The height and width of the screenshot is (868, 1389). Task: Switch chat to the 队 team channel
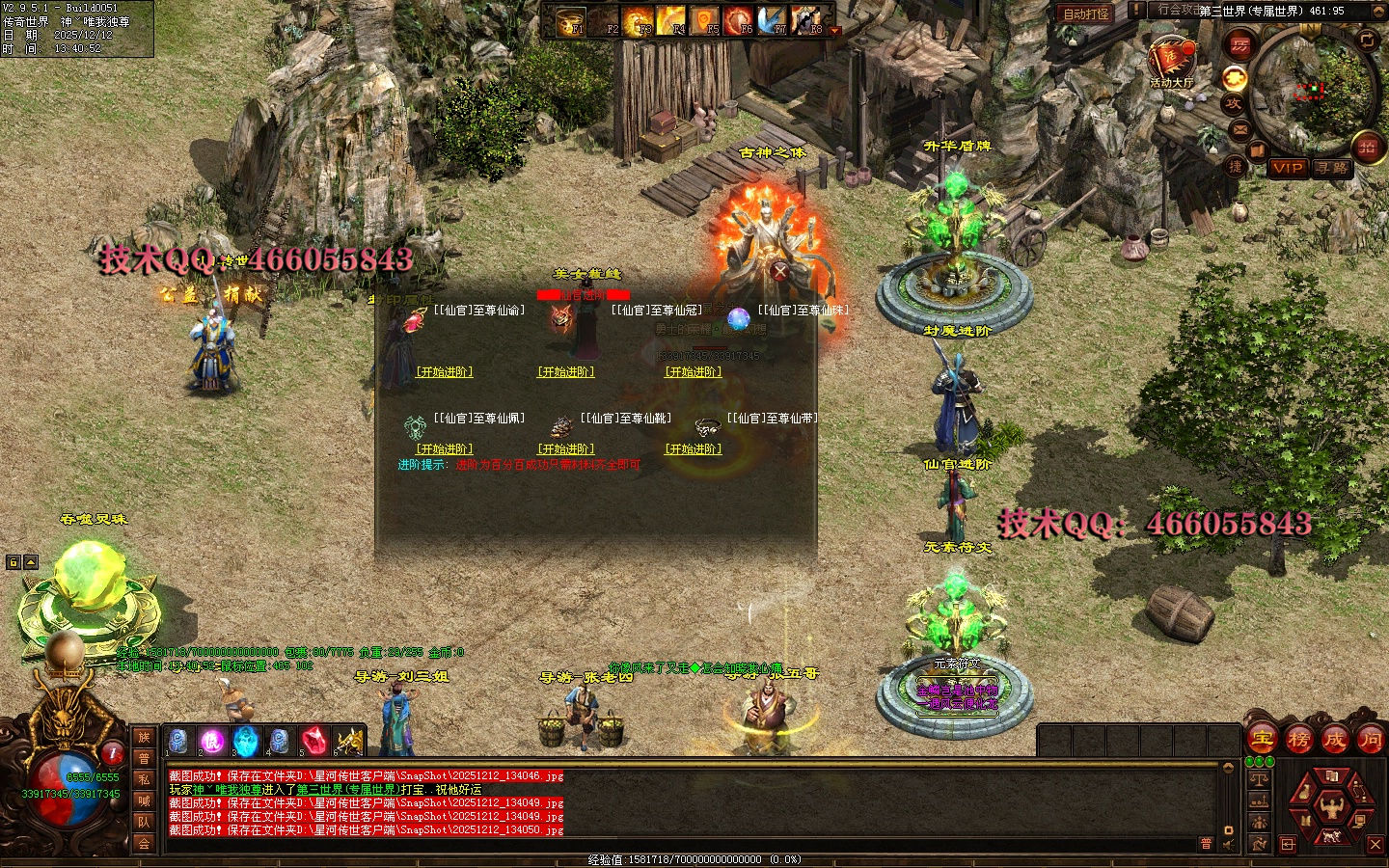tap(144, 822)
